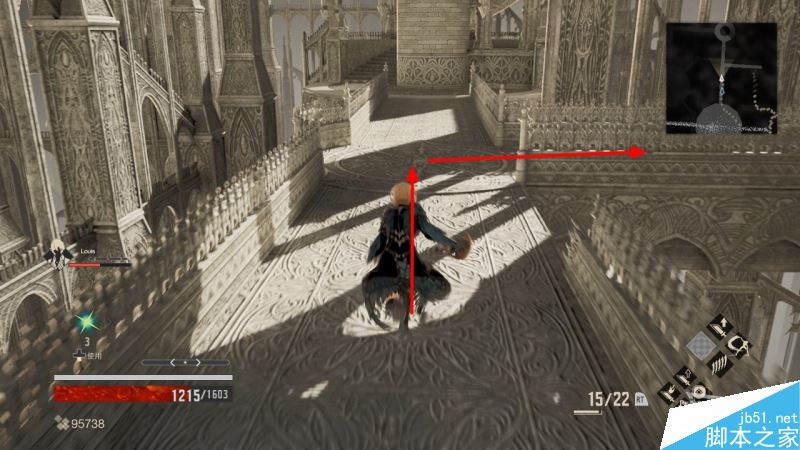
Task: Use the green star item
Action: point(87,322)
